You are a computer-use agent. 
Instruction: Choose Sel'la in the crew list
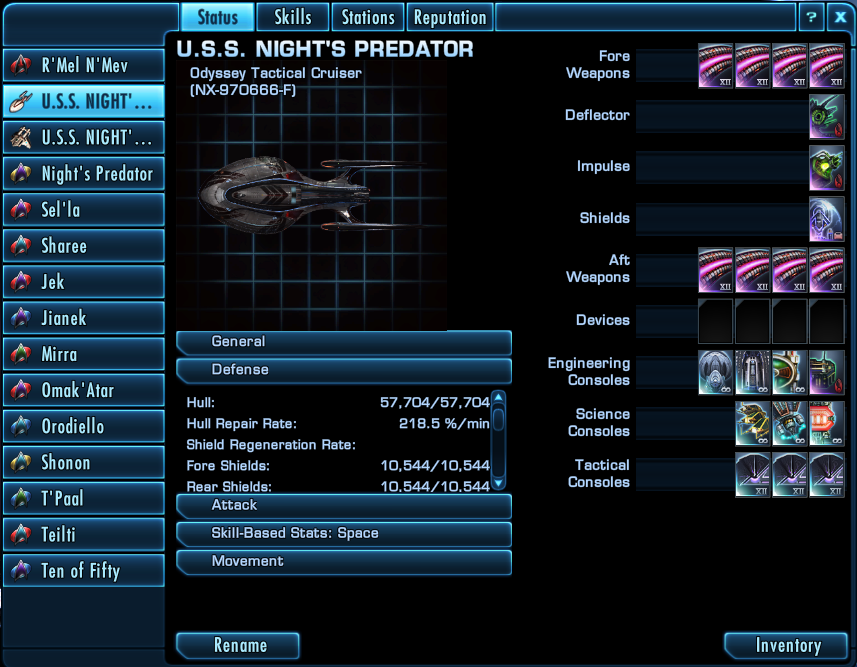pyautogui.click(x=84, y=209)
